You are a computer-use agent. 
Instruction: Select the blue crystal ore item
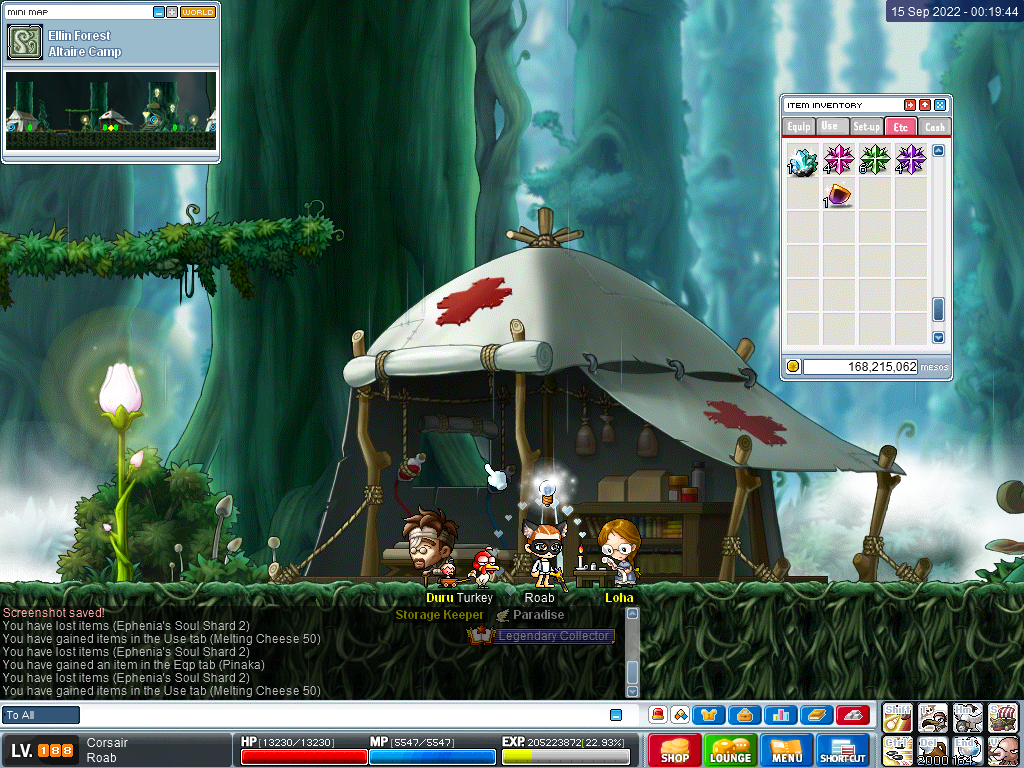pyautogui.click(x=803, y=161)
